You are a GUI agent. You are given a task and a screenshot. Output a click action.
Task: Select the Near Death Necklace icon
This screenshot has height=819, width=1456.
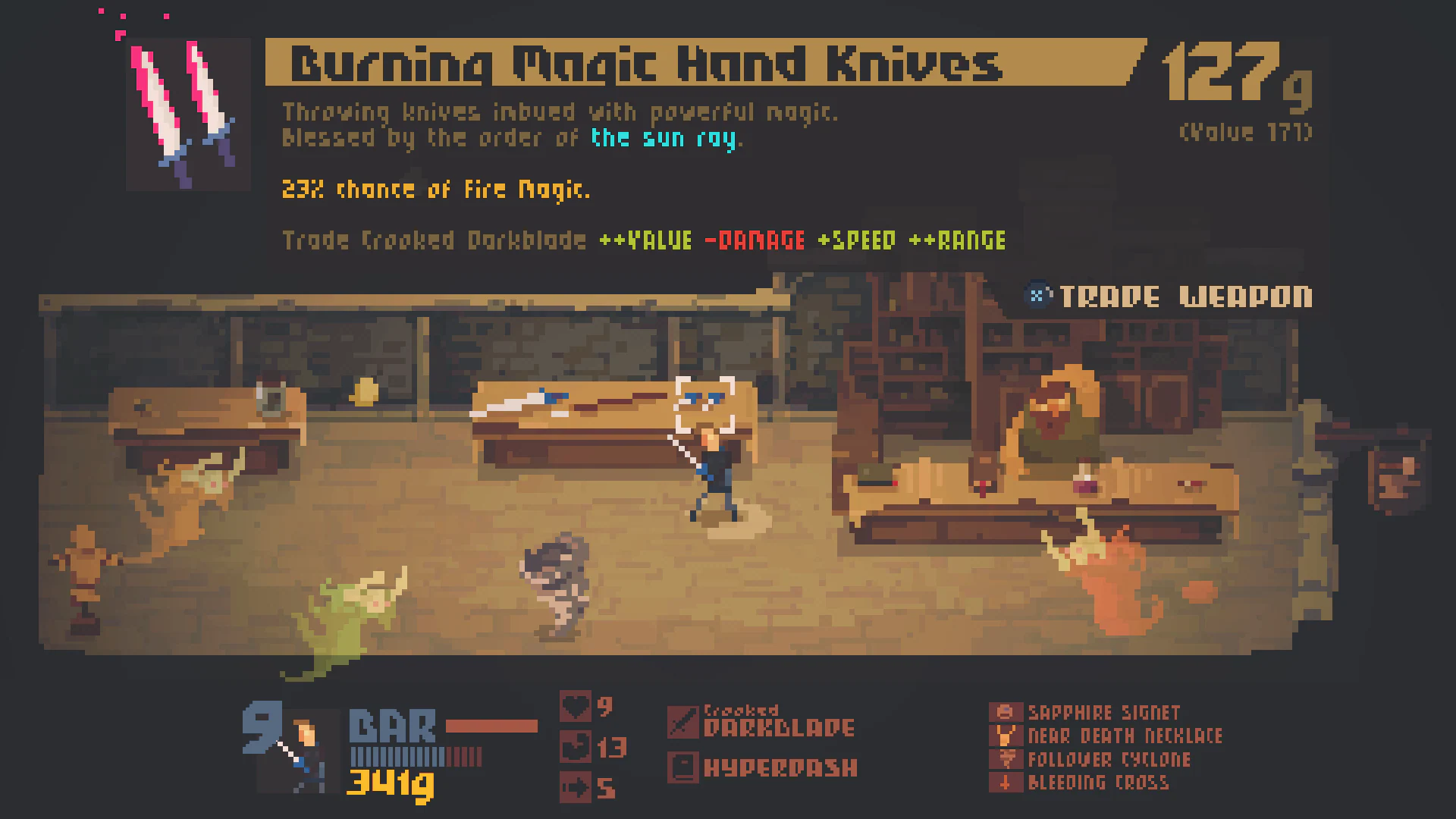1006,735
